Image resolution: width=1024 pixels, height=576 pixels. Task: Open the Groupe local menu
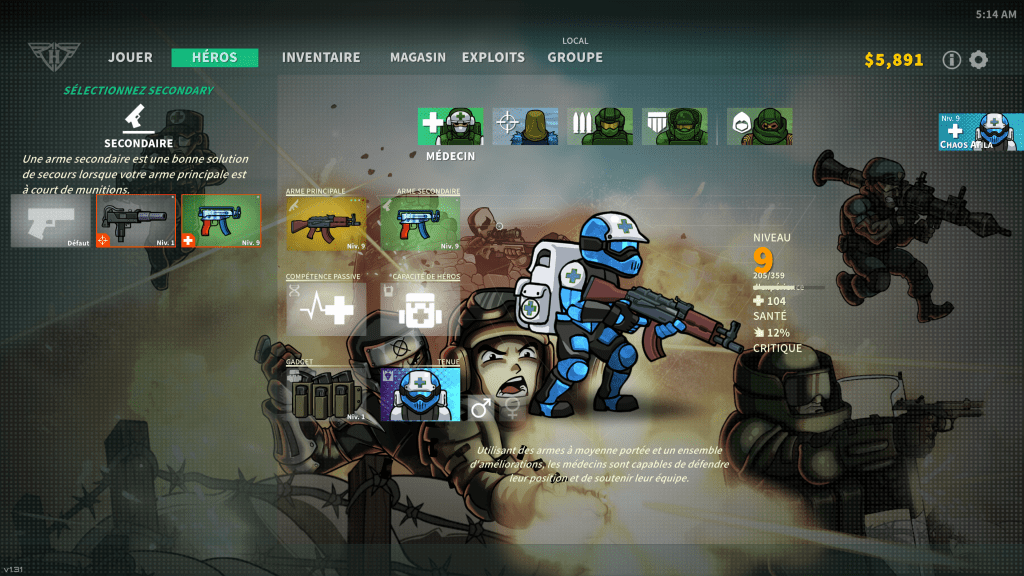point(575,57)
